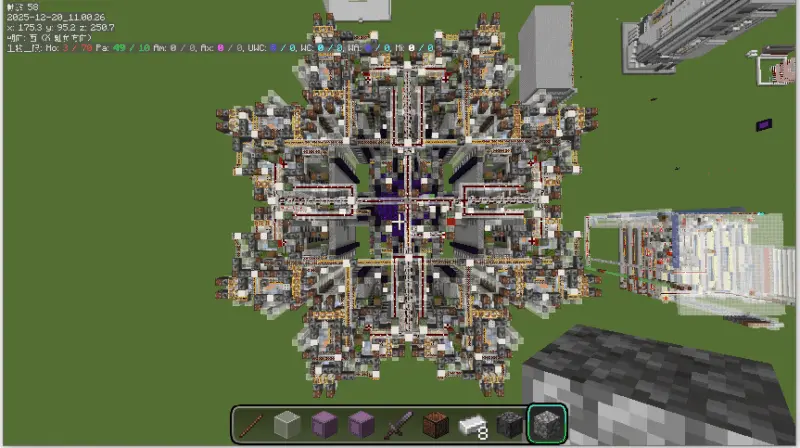Click the highlighted speckled stone block slot
Image resolution: width=800 pixels, height=448 pixels.
[x=547, y=425]
